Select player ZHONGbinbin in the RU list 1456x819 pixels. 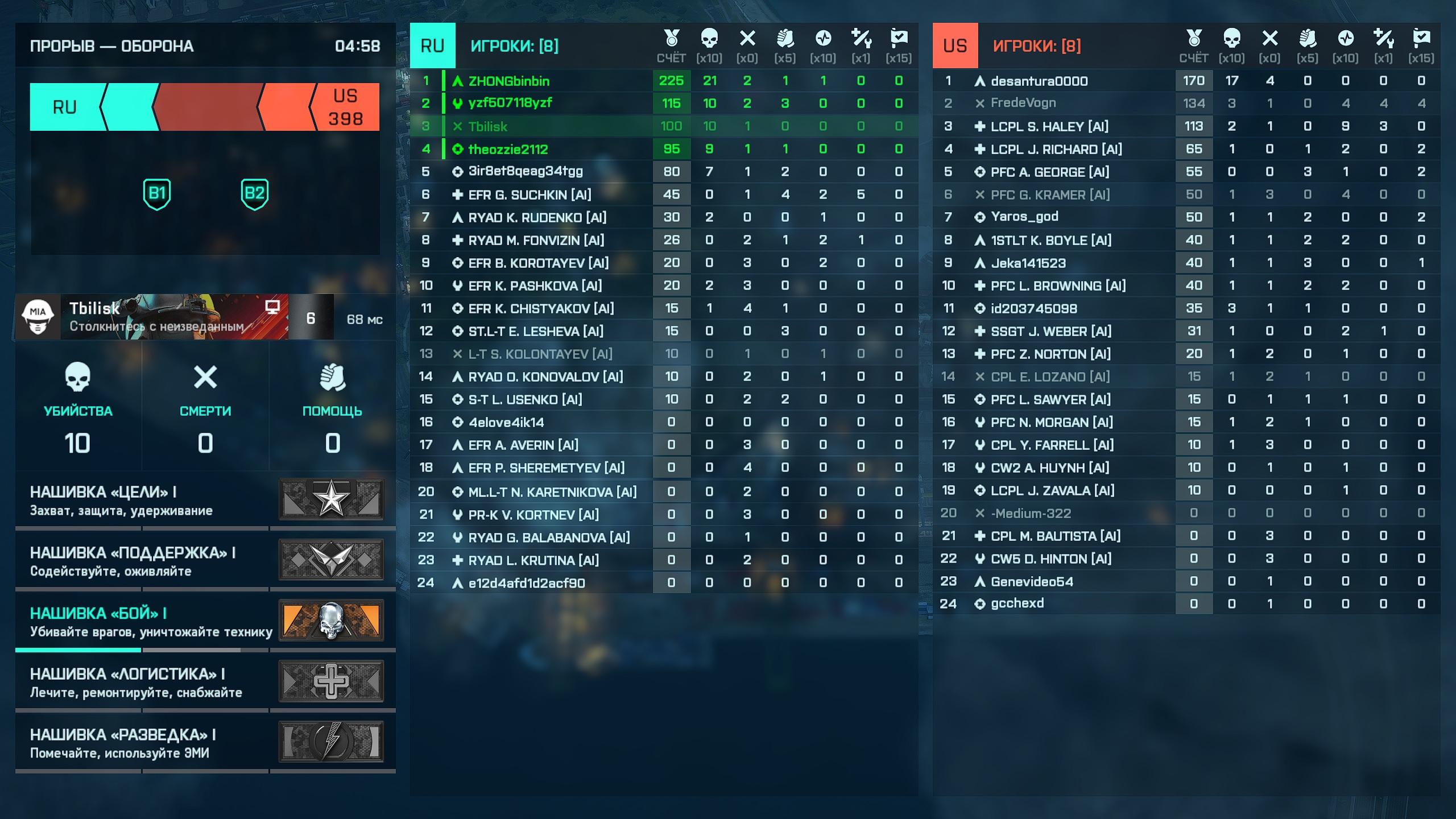[x=509, y=81]
